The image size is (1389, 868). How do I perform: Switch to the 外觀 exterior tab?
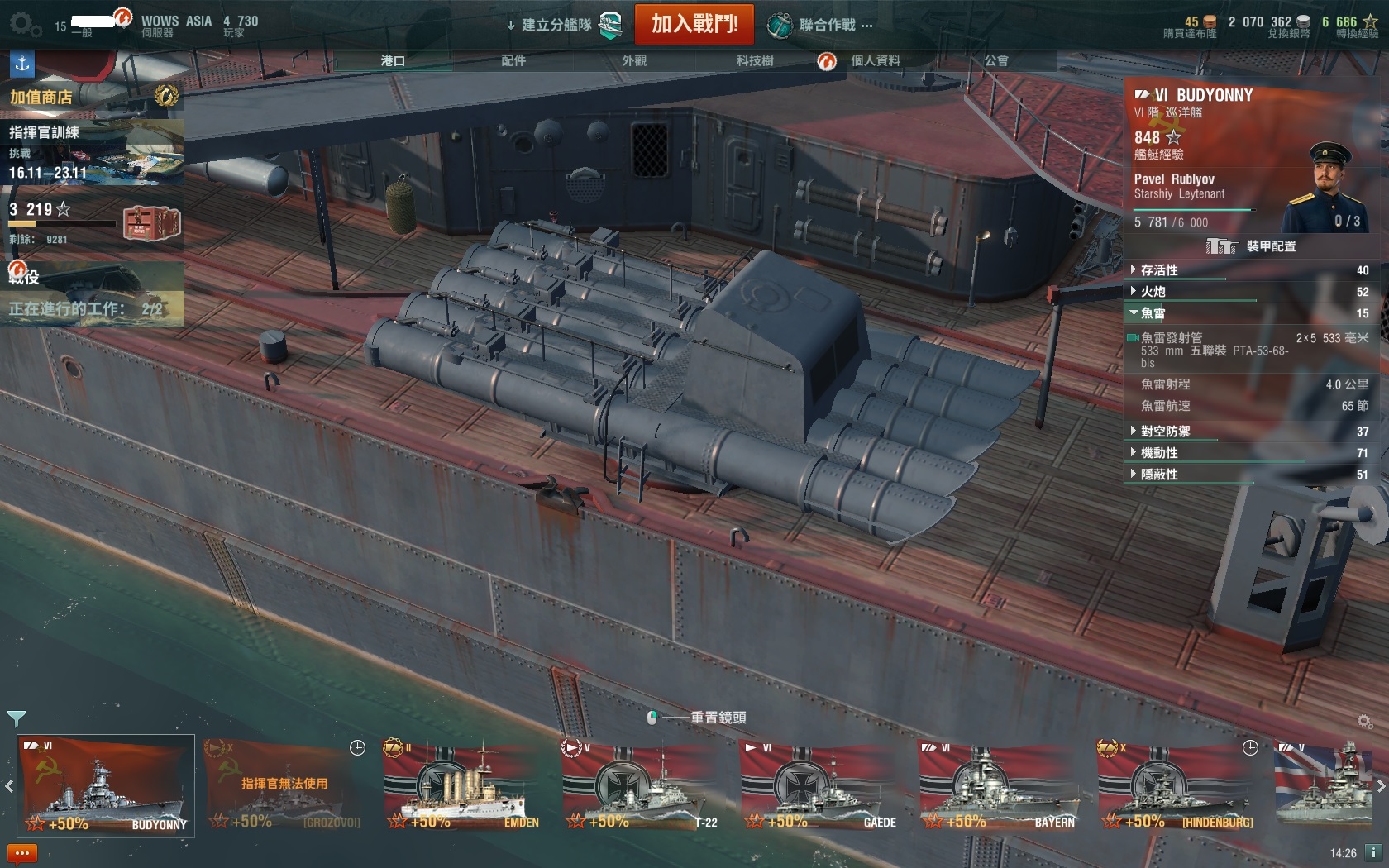click(x=634, y=60)
